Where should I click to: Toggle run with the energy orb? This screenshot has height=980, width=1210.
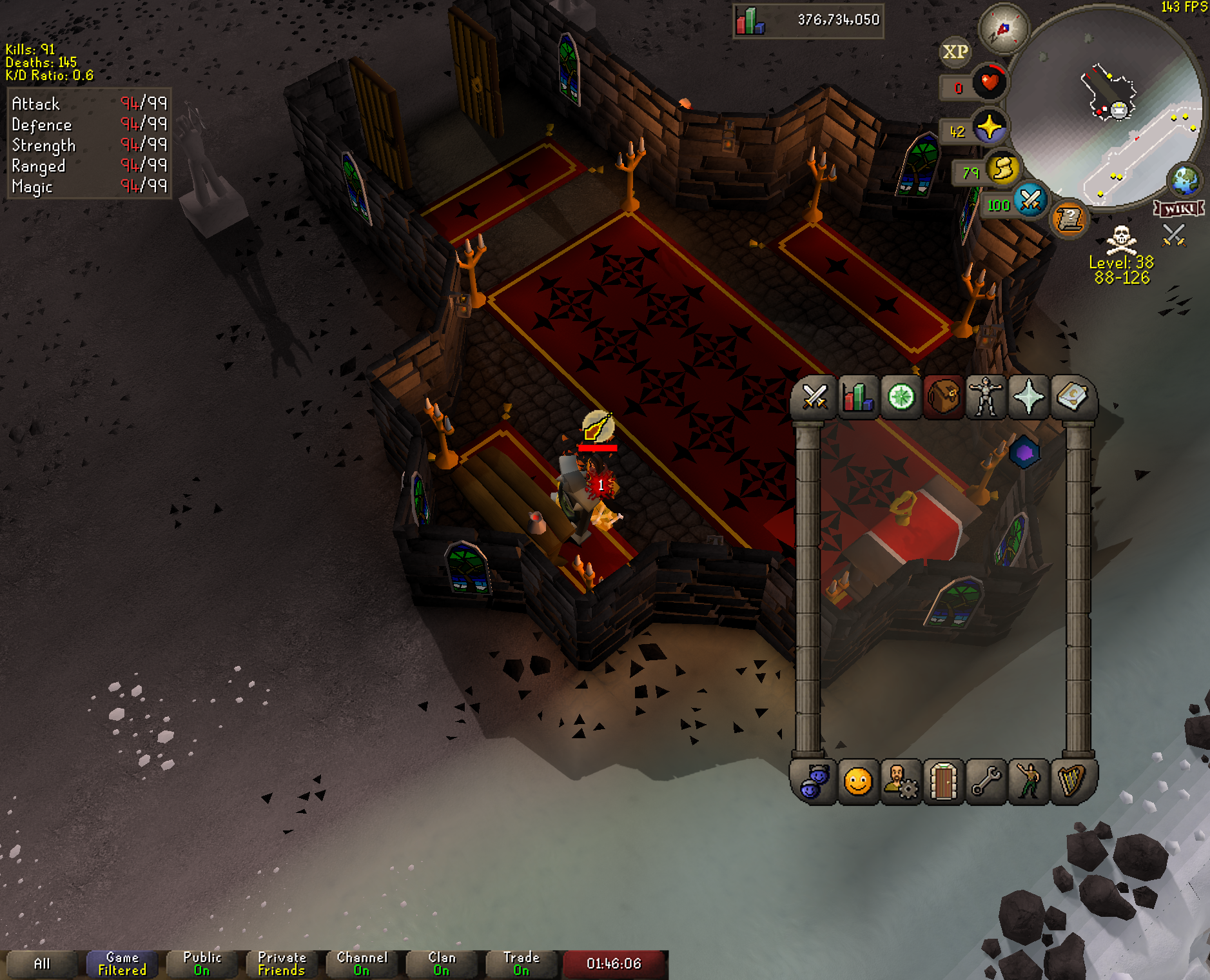pyautogui.click(x=1002, y=169)
